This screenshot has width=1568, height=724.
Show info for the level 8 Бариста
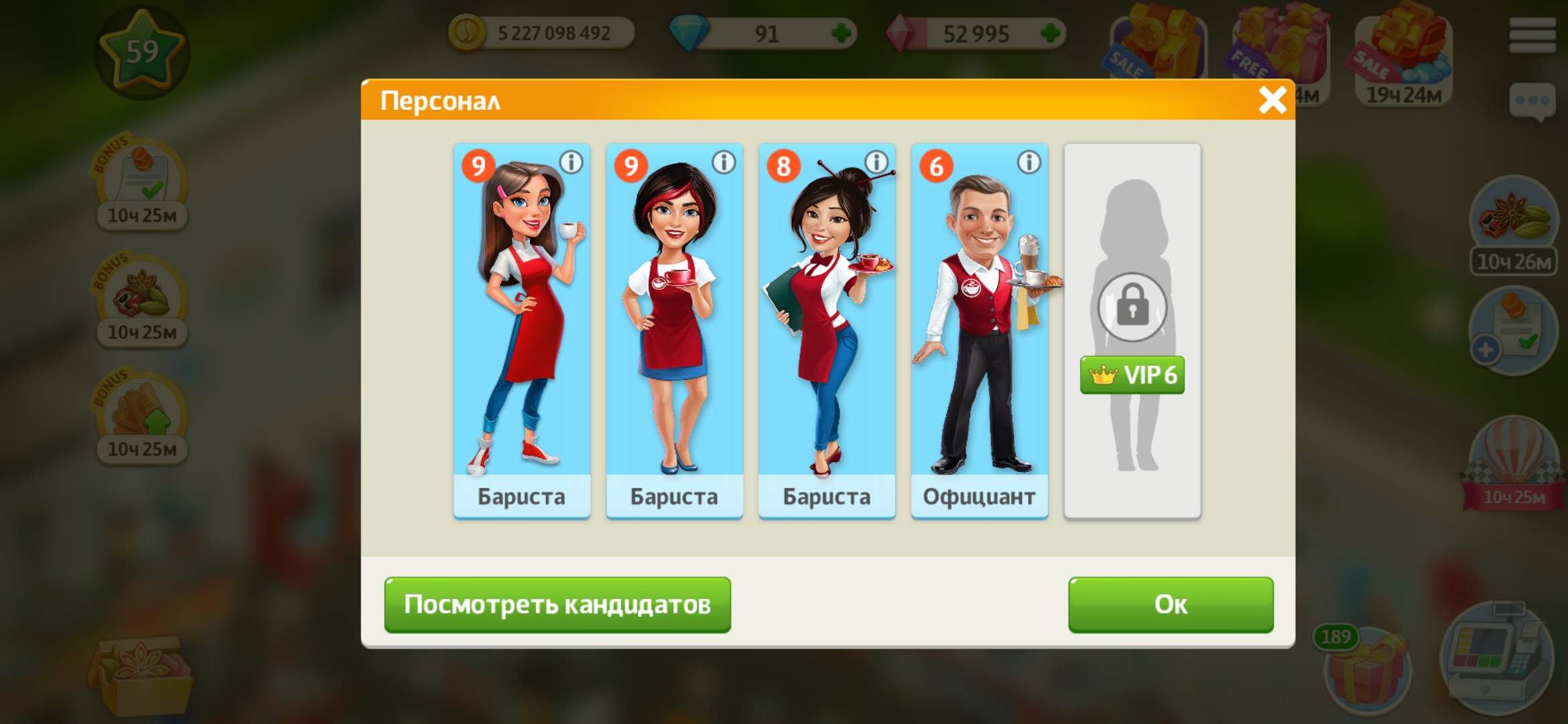coord(876,162)
